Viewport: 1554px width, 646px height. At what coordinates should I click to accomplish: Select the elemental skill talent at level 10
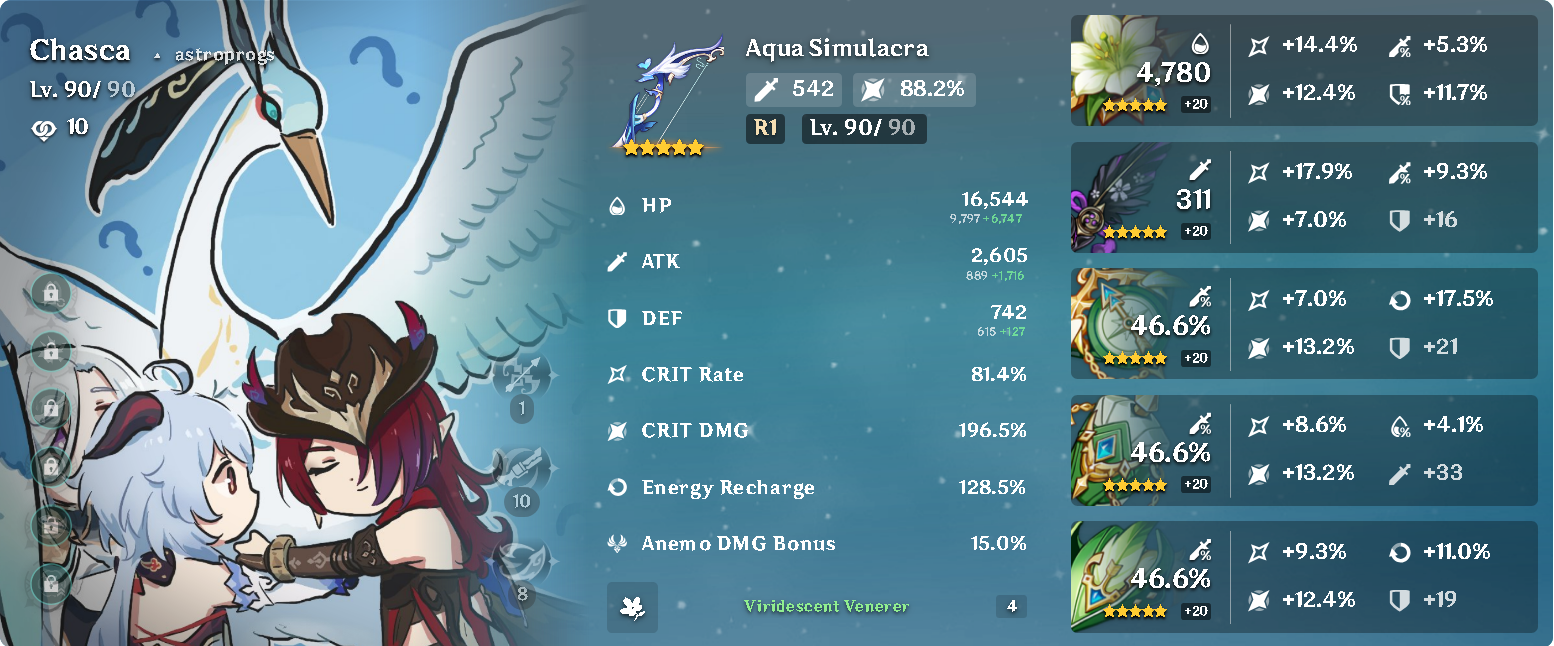[x=521, y=468]
